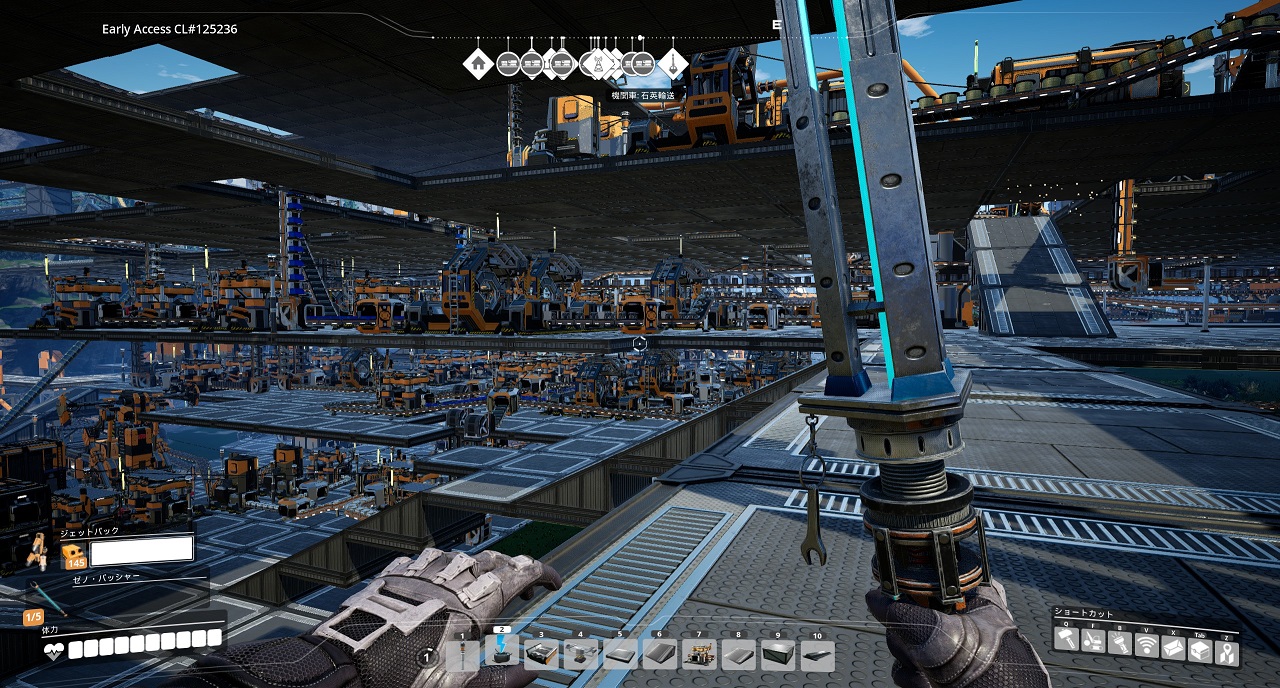Choose hotbar slot 3 building
This screenshot has height=688, width=1280.
pos(541,655)
